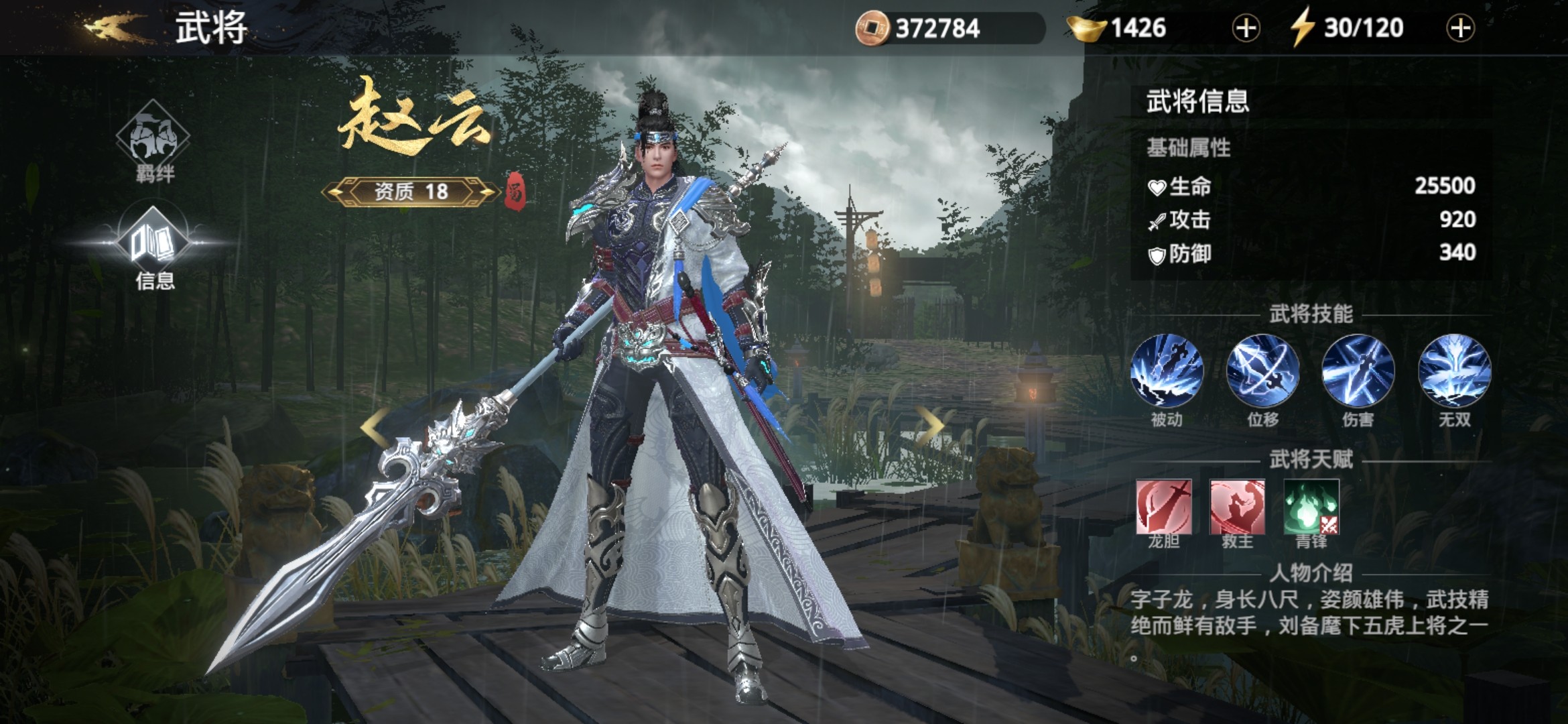Add more gold ingots with plus button
Viewport: 1568px width, 724px height.
click(1246, 29)
